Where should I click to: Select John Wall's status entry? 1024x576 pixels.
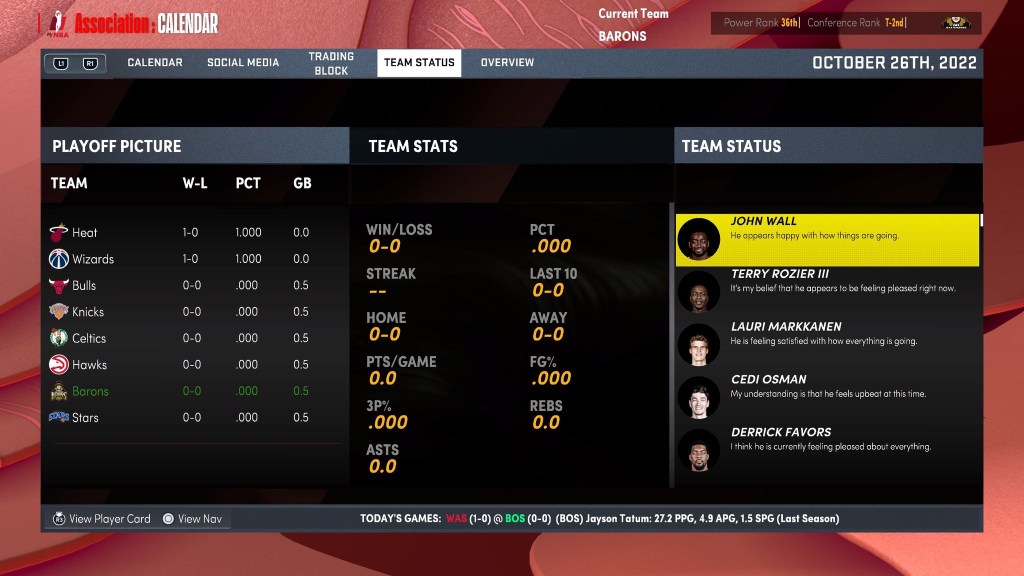(827, 239)
